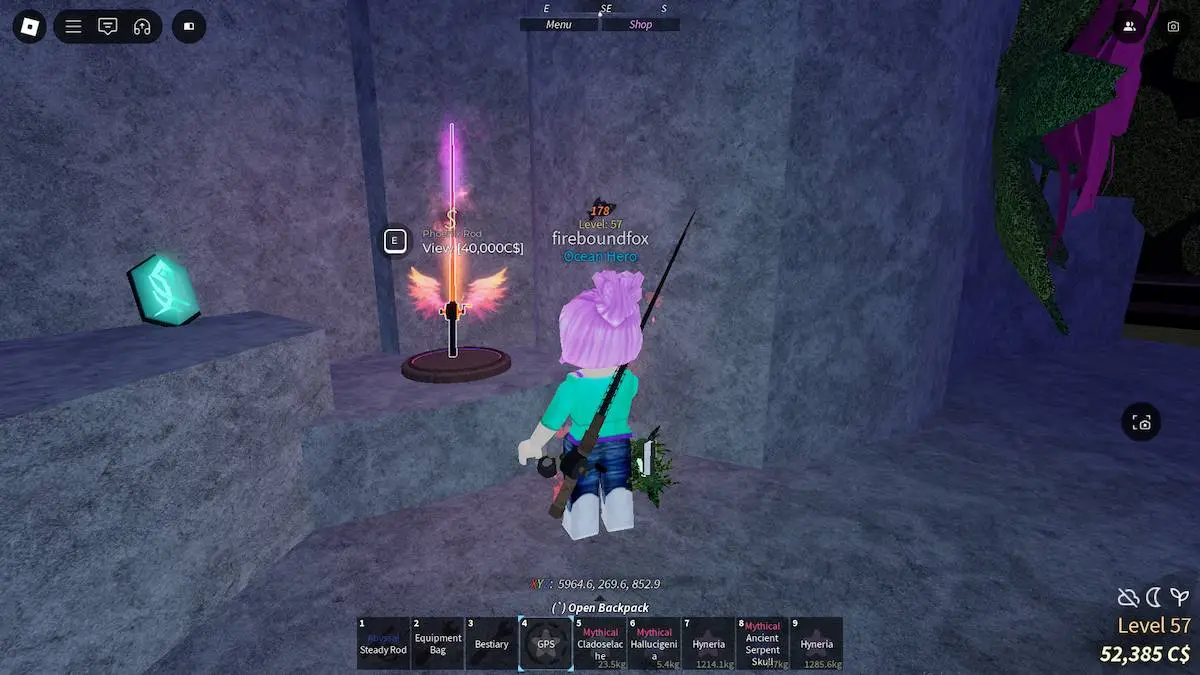
Task: Click the headphones voice icon in the top bar
Action: coord(141,27)
